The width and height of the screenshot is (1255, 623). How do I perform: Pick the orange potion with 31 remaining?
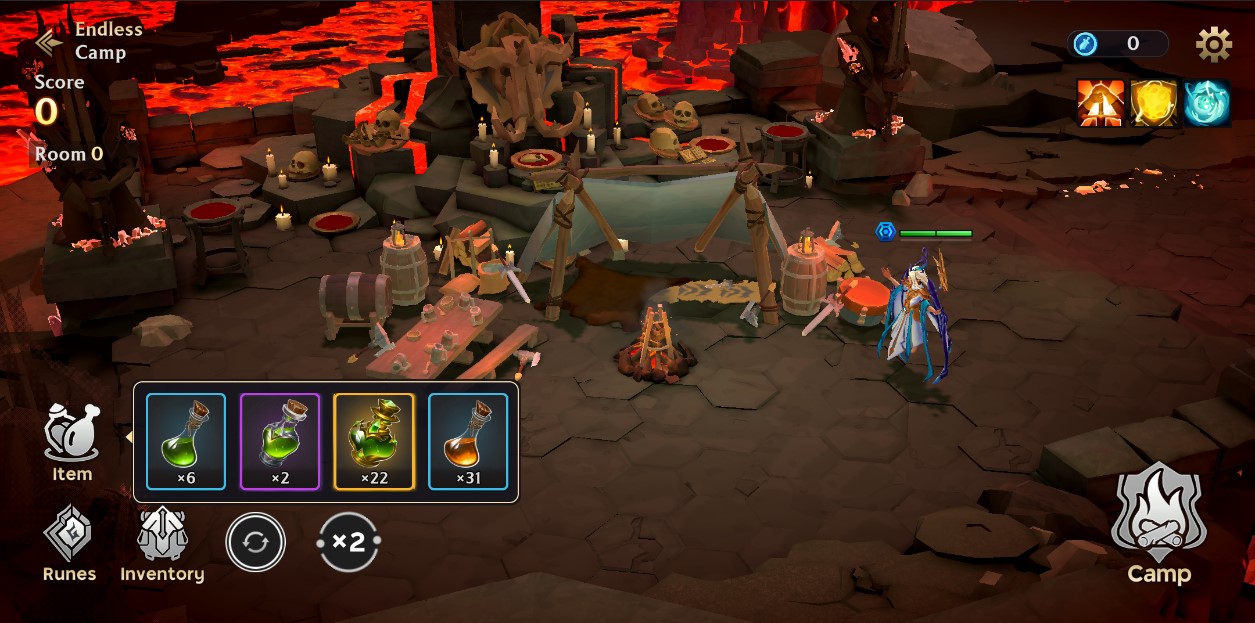coord(468,441)
